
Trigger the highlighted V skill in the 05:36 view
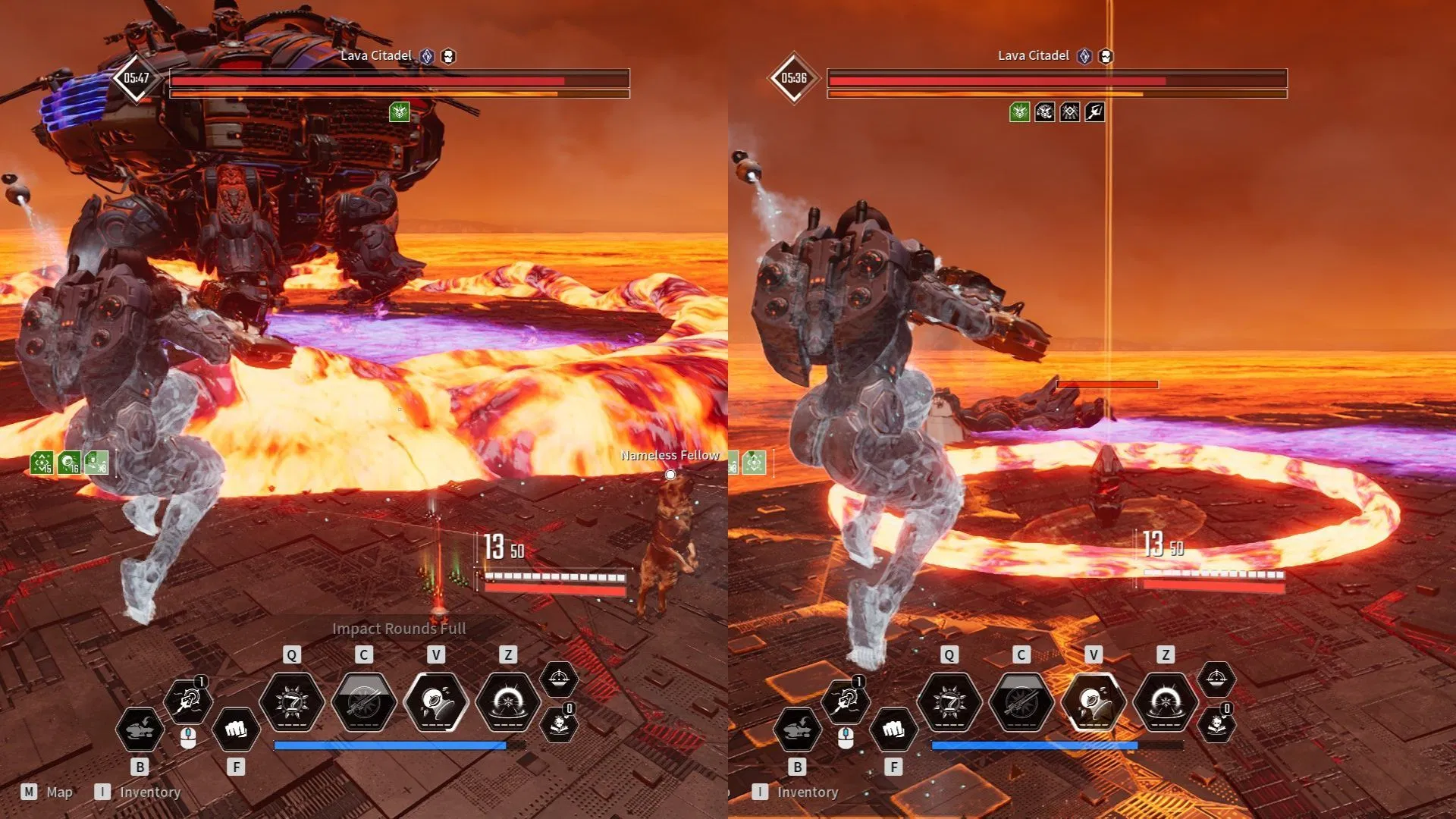pos(1094,703)
